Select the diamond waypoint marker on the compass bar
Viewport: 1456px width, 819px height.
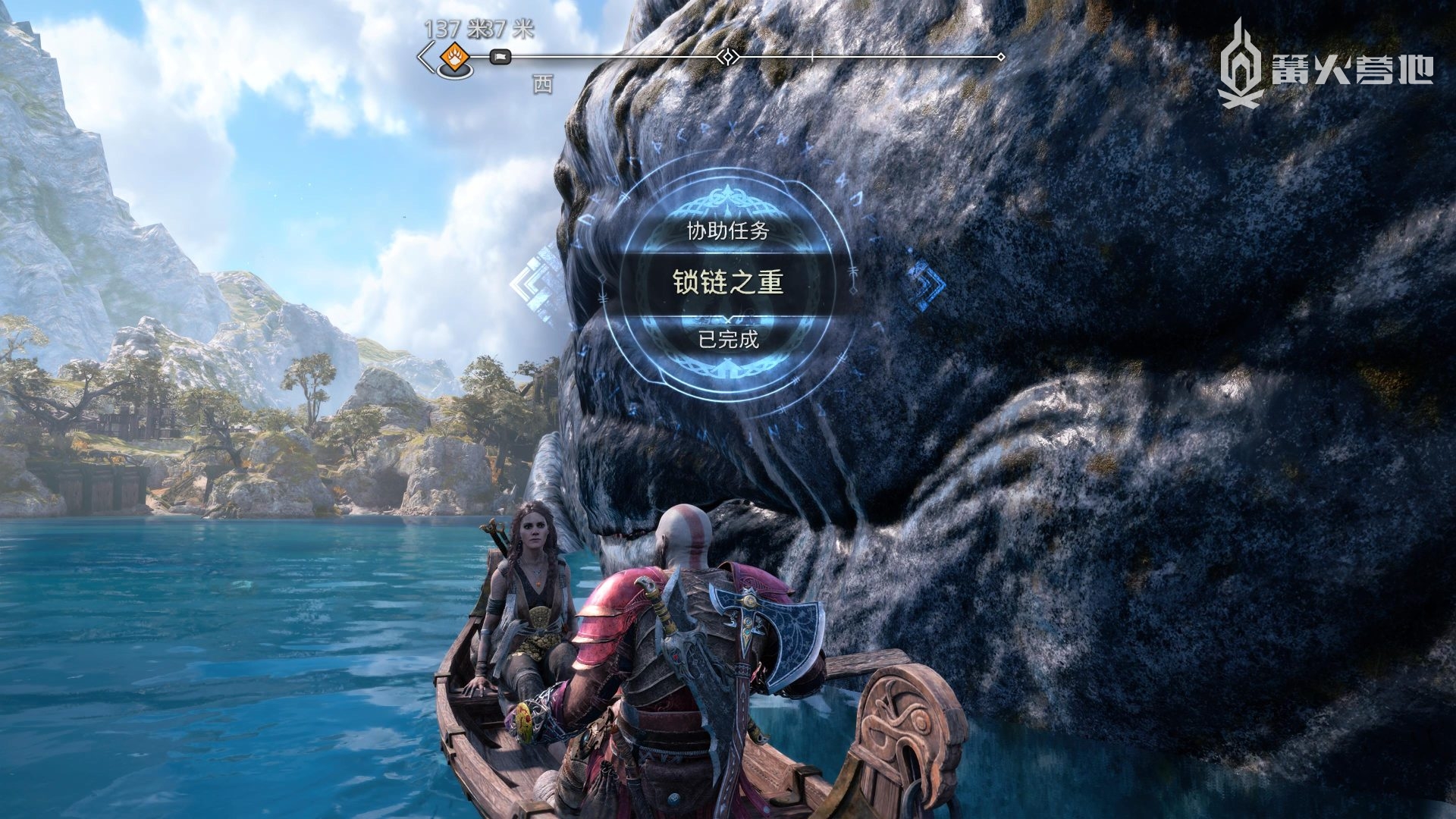728,57
